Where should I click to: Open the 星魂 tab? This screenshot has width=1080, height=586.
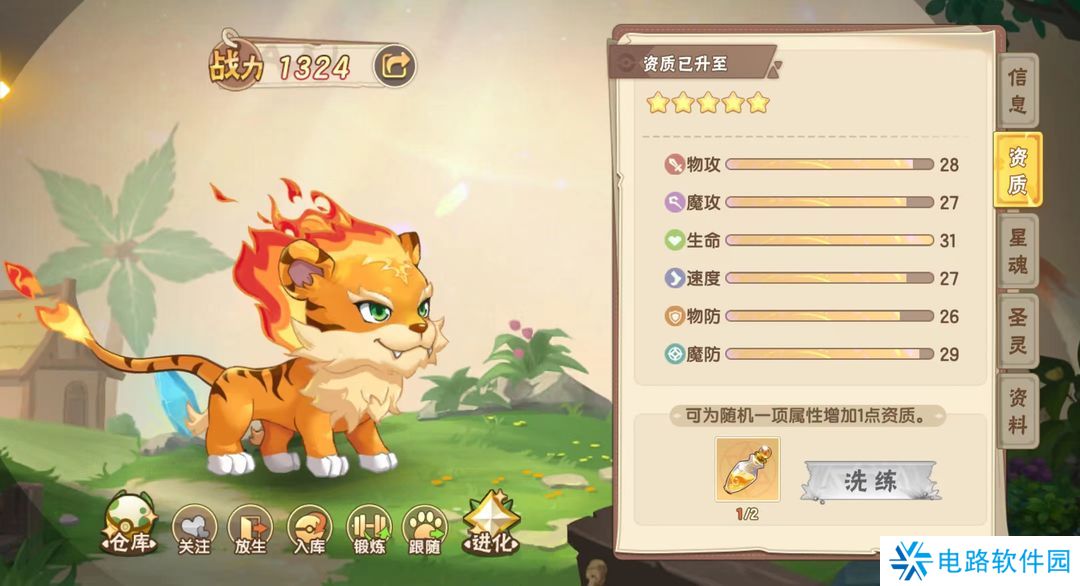(1017, 250)
